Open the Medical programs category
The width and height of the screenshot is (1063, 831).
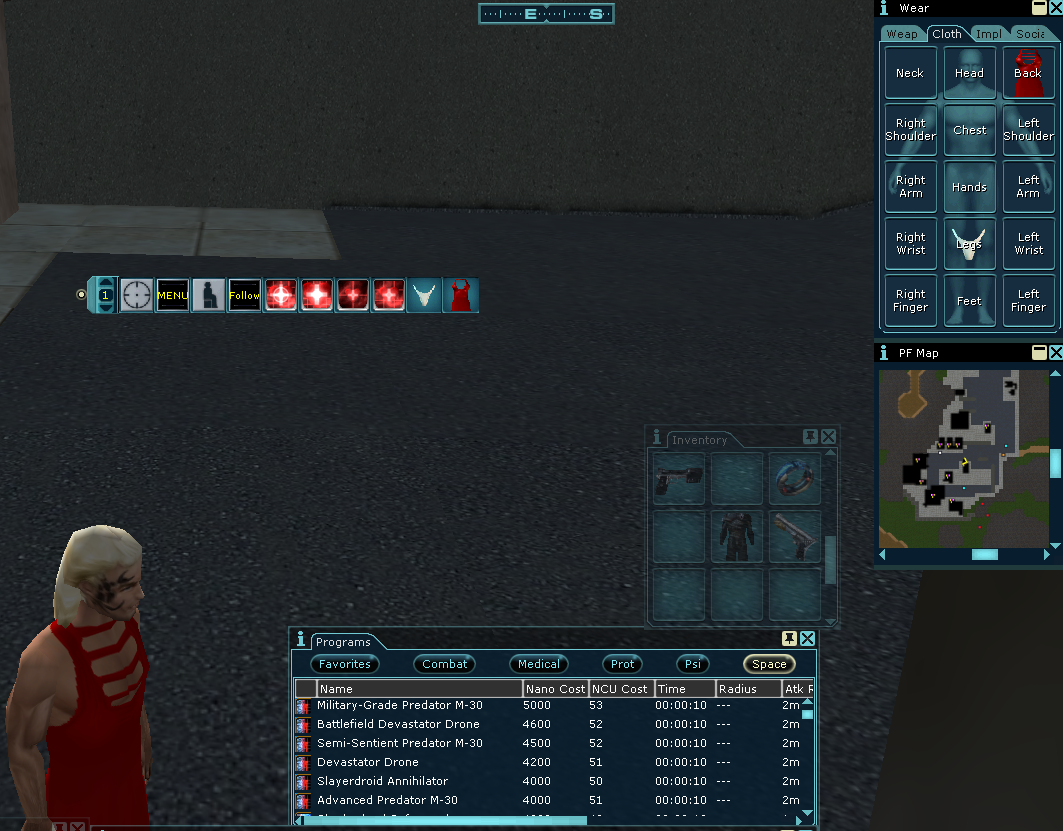click(538, 664)
